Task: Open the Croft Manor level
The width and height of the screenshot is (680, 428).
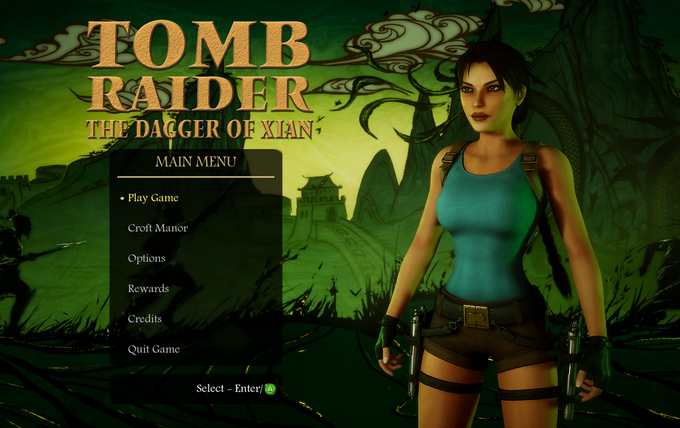Action: (157, 228)
